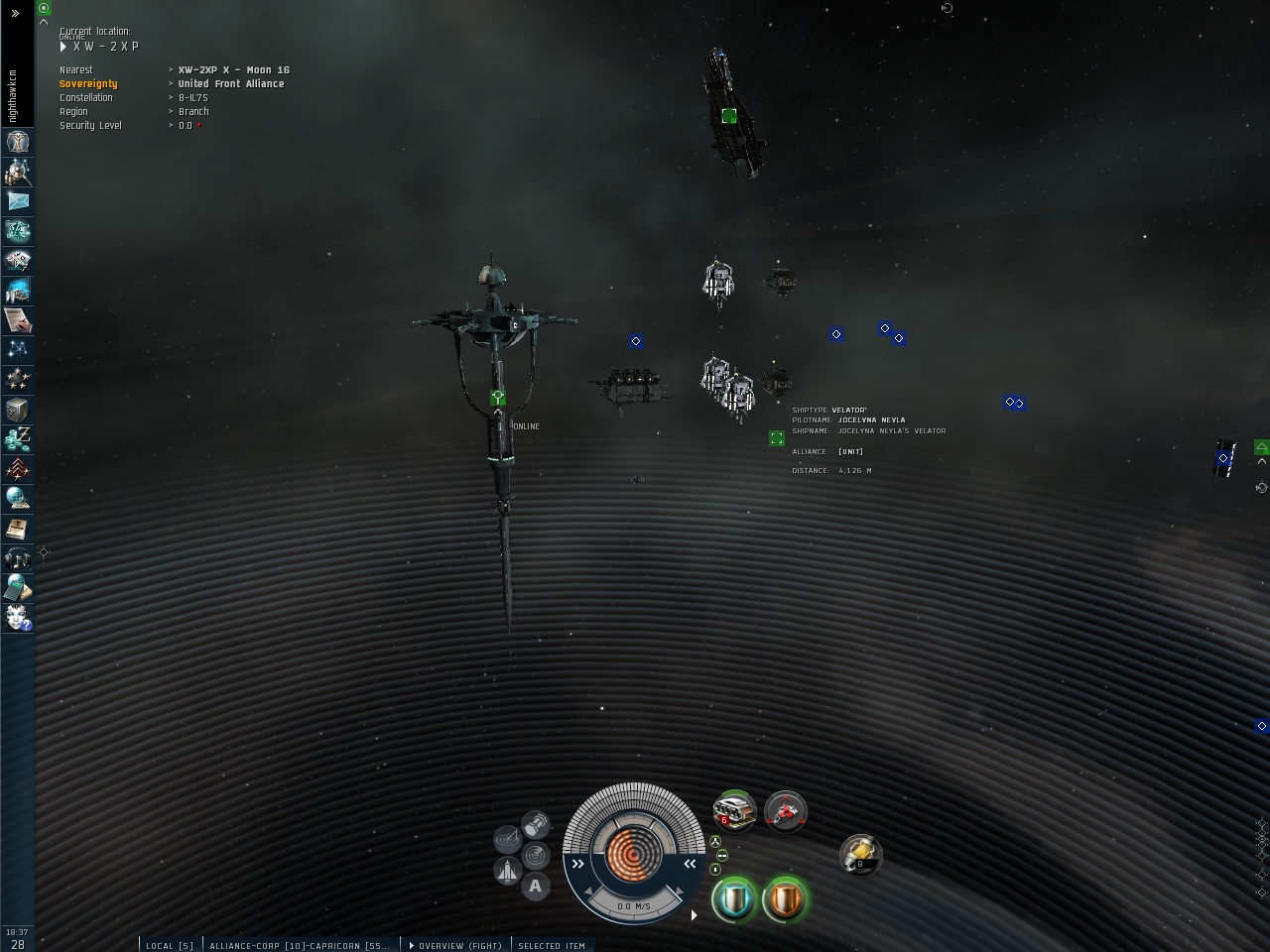Image resolution: width=1270 pixels, height=952 pixels.
Task: Open the mail envelope icon
Action: (18, 201)
